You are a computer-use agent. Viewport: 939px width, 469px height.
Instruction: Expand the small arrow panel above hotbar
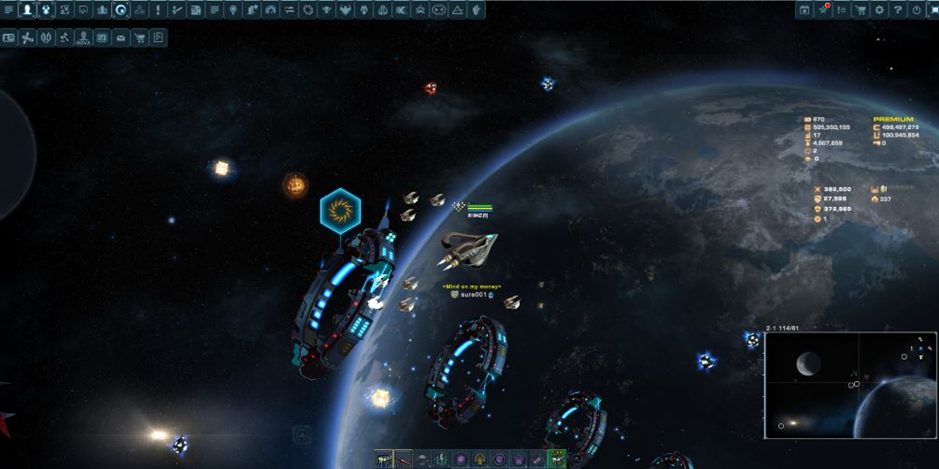302,435
